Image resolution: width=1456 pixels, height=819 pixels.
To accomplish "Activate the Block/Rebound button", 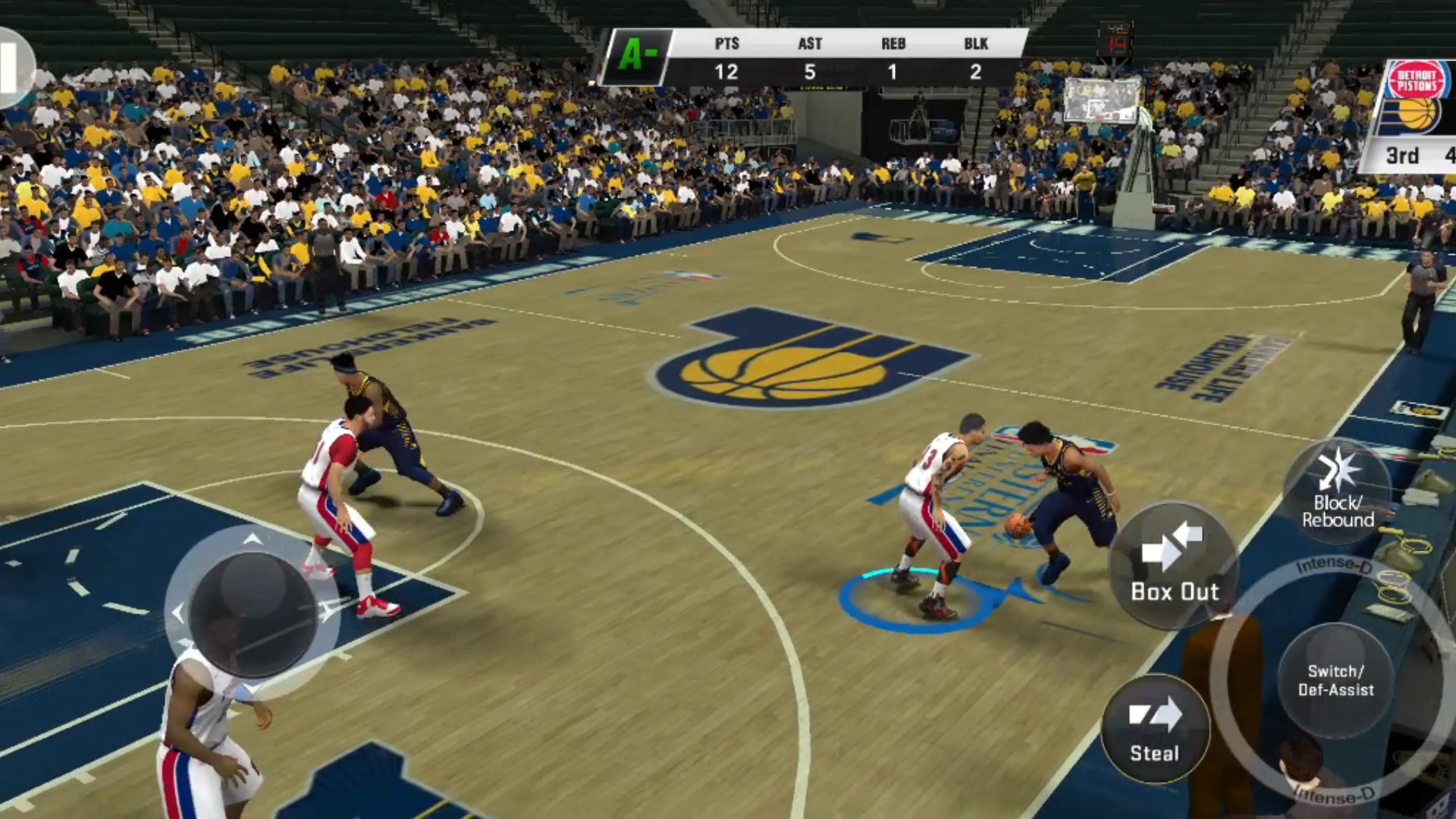I will [x=1338, y=491].
